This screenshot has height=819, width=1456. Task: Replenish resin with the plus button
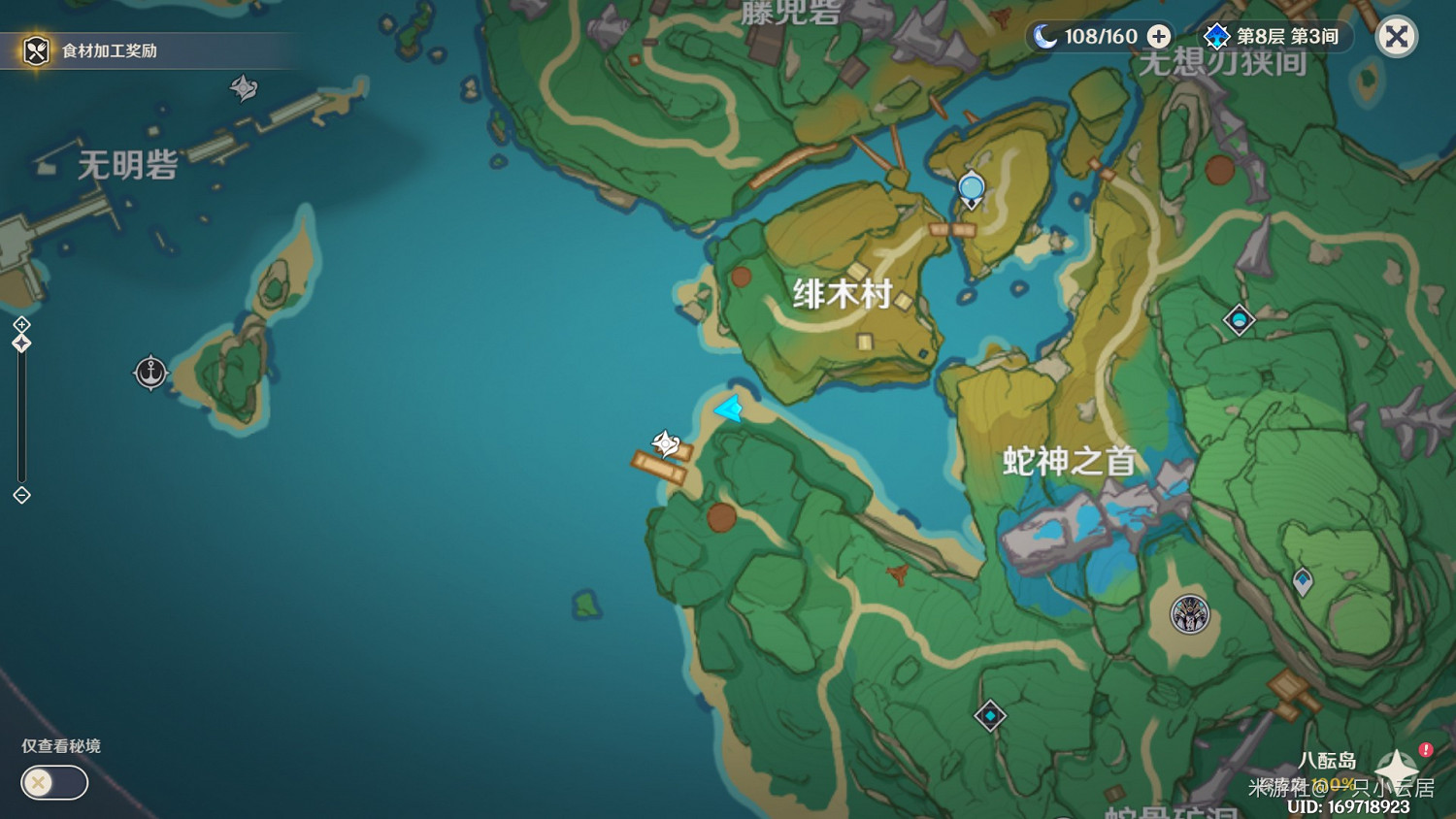tap(1156, 36)
